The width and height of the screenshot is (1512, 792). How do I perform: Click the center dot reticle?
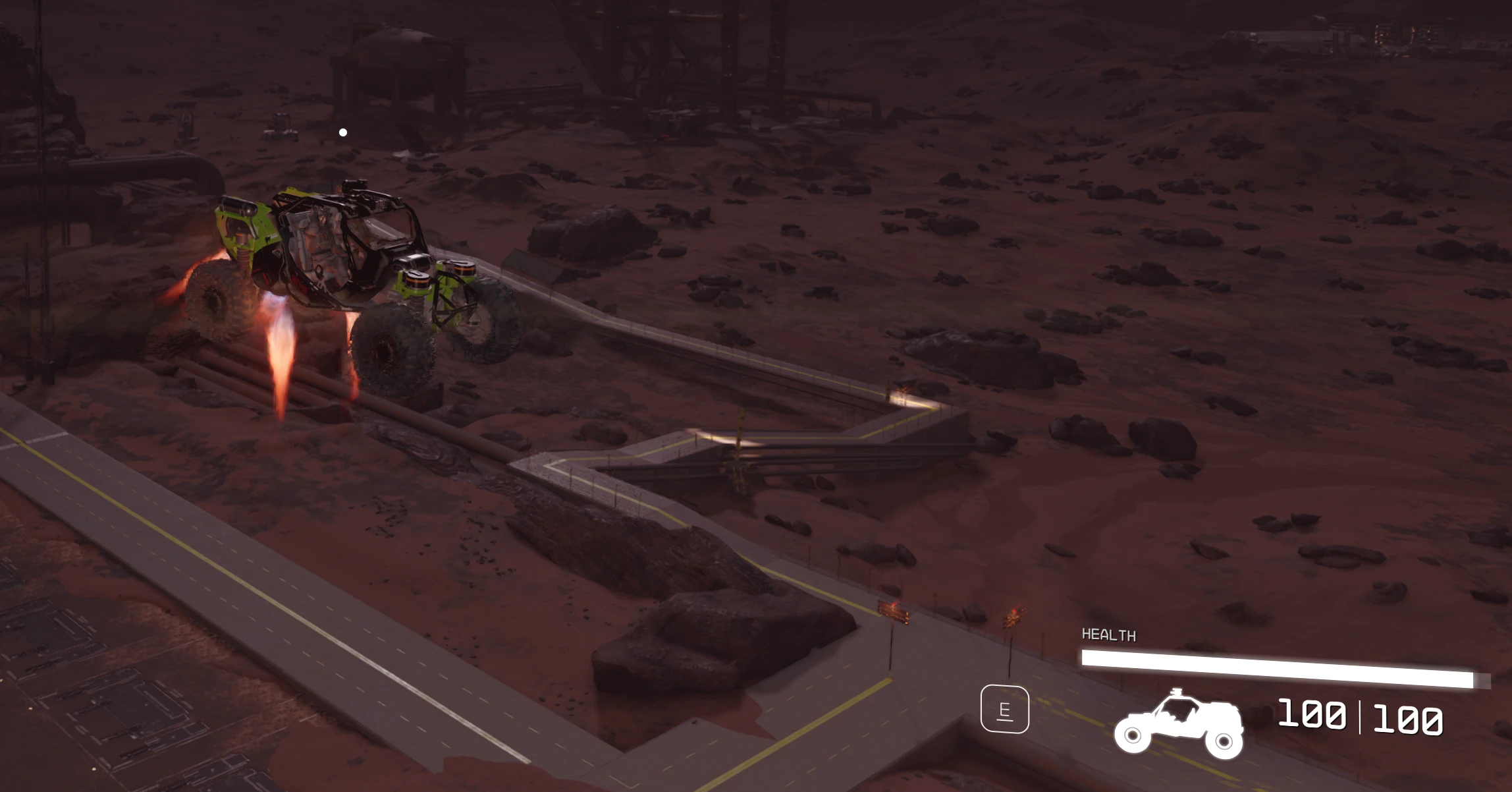coord(342,132)
